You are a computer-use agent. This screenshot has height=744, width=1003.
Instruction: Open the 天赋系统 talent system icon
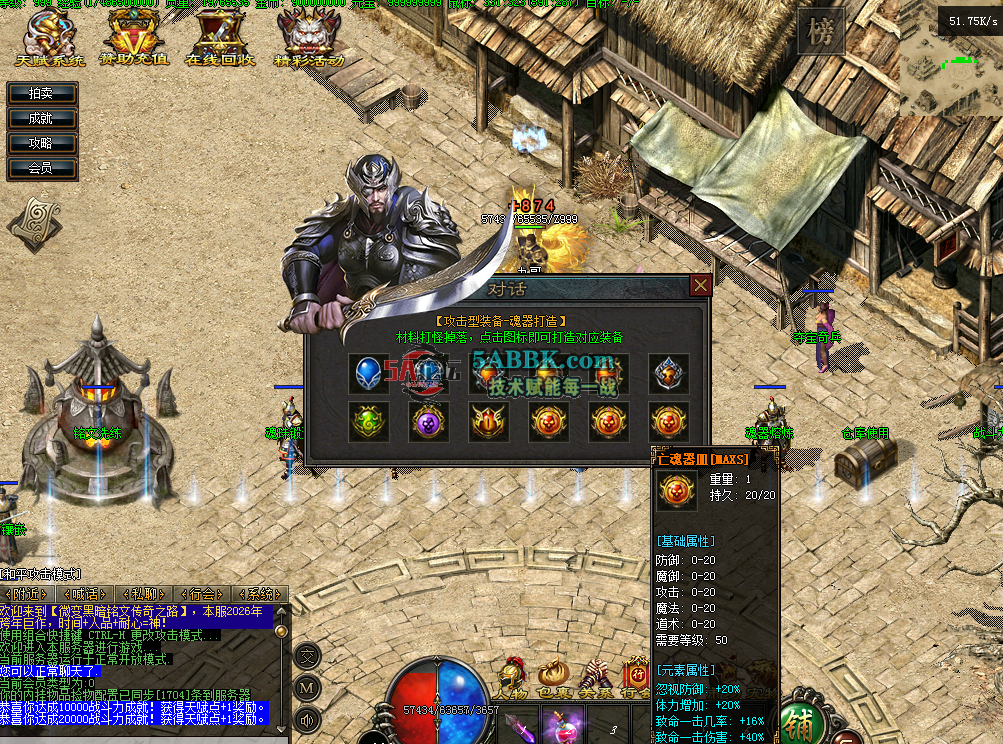[50, 38]
